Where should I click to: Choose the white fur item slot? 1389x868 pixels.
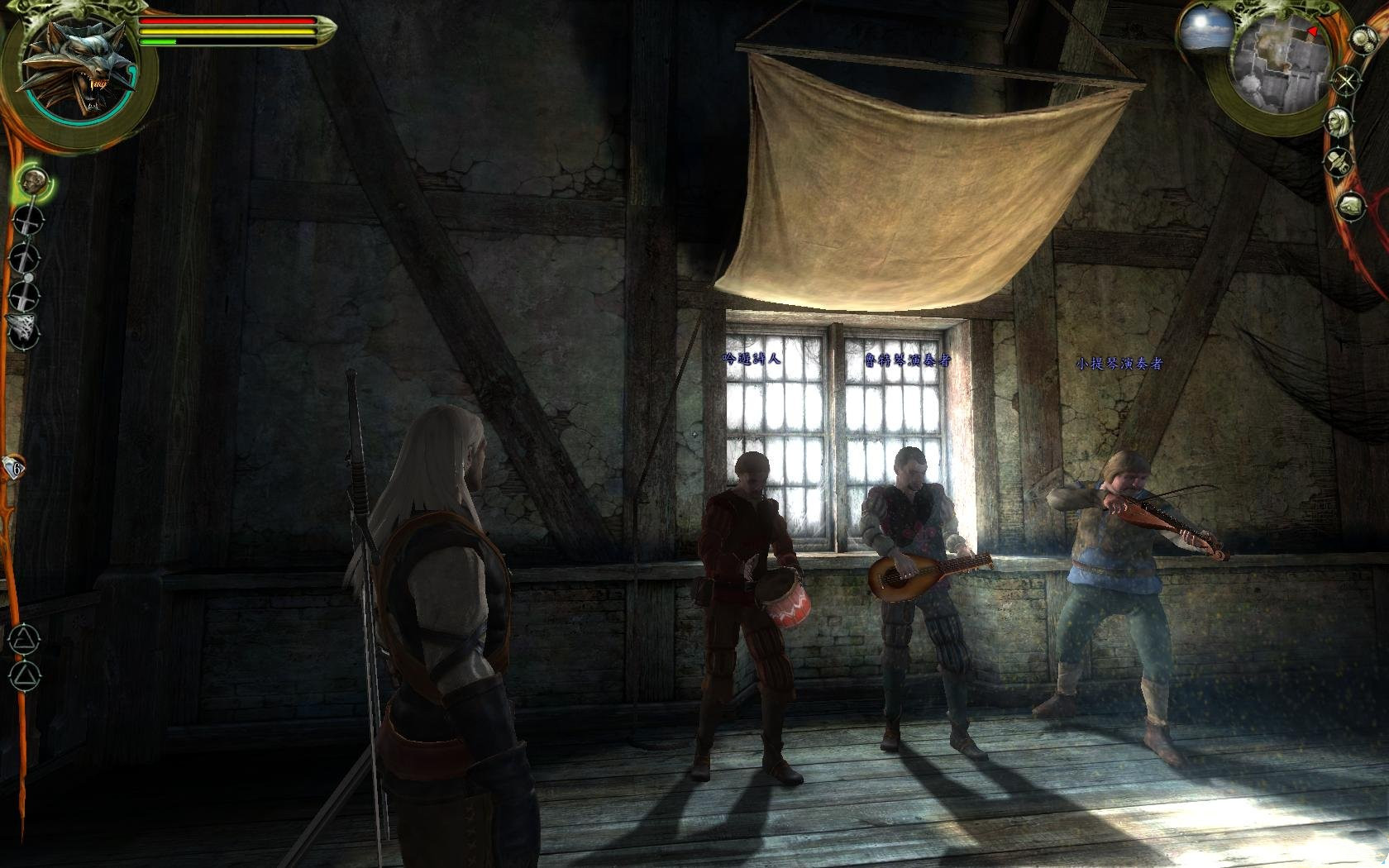point(24,329)
